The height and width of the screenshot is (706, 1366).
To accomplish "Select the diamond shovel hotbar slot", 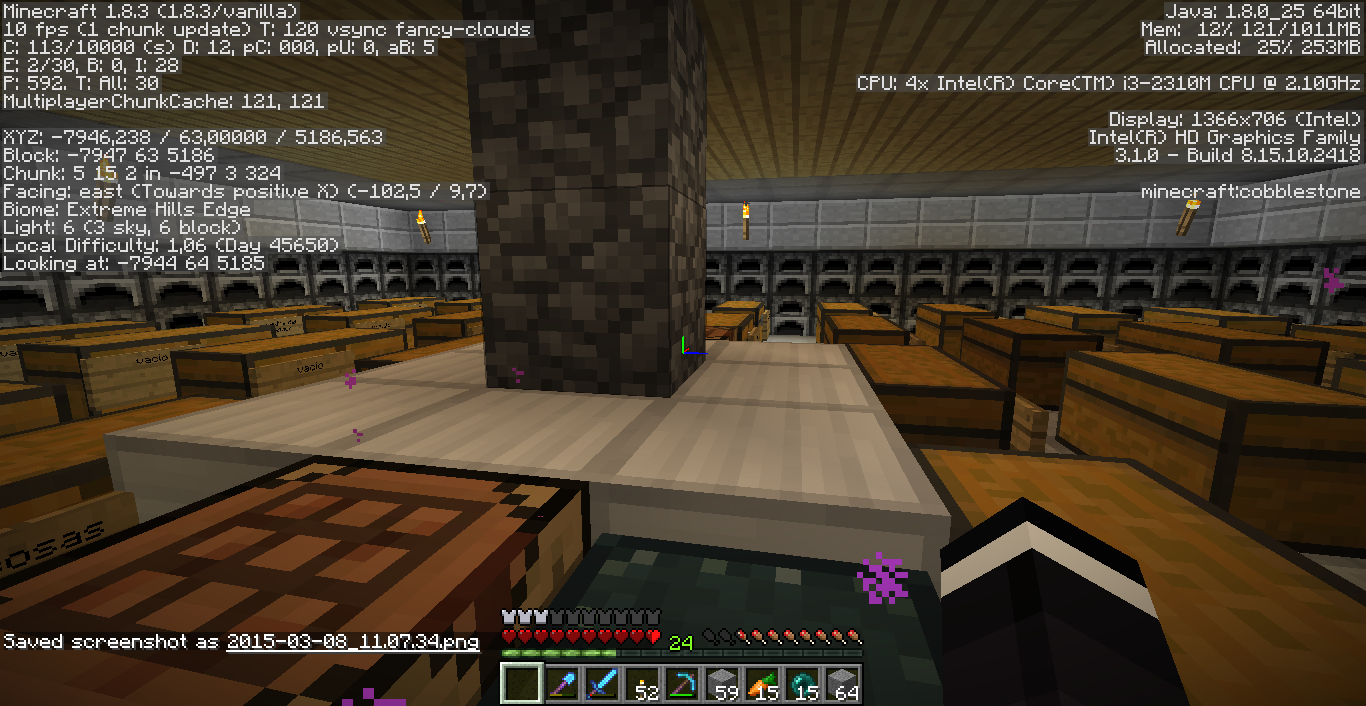I will point(562,683).
